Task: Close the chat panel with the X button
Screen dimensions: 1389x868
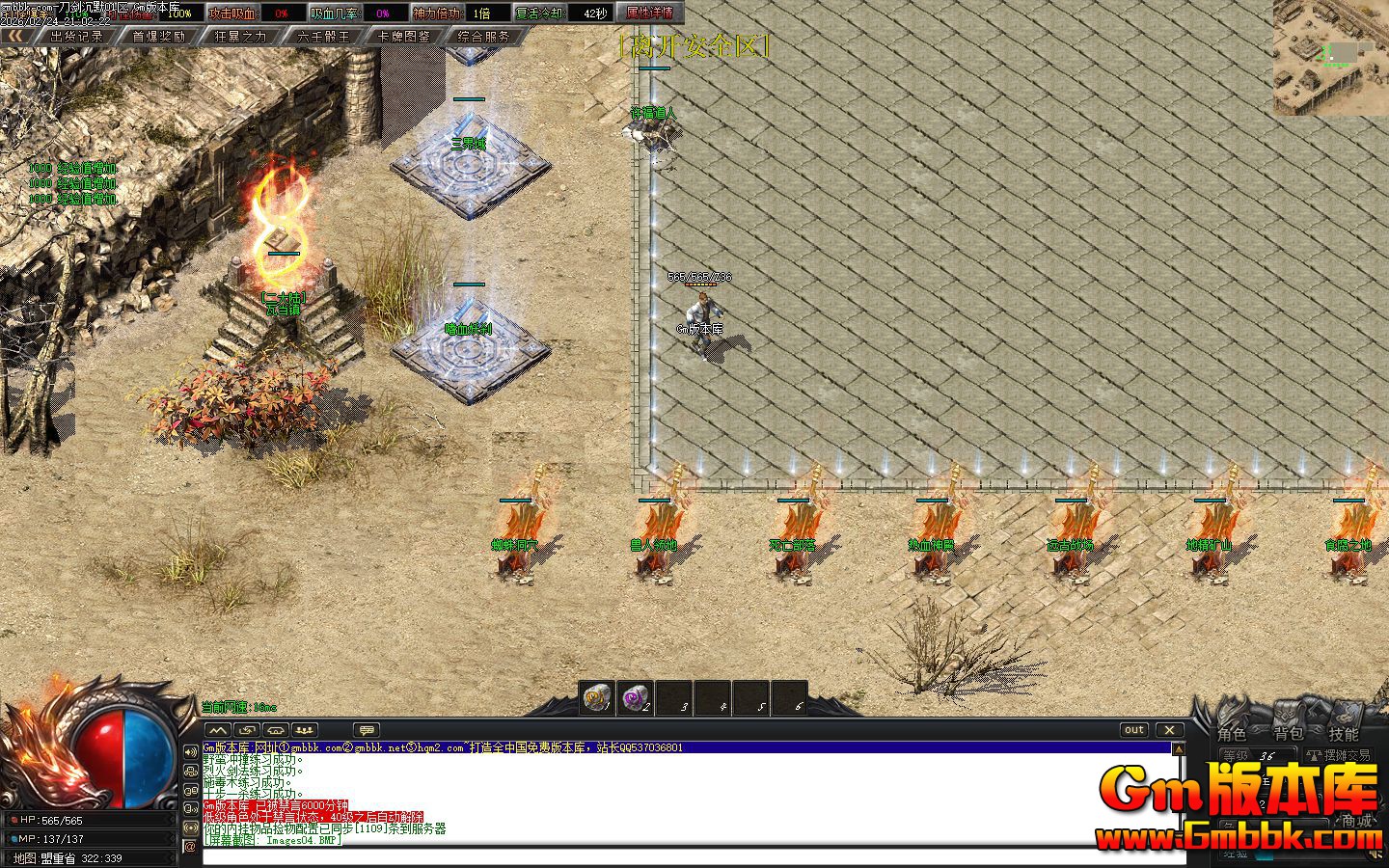Action: tap(1169, 730)
